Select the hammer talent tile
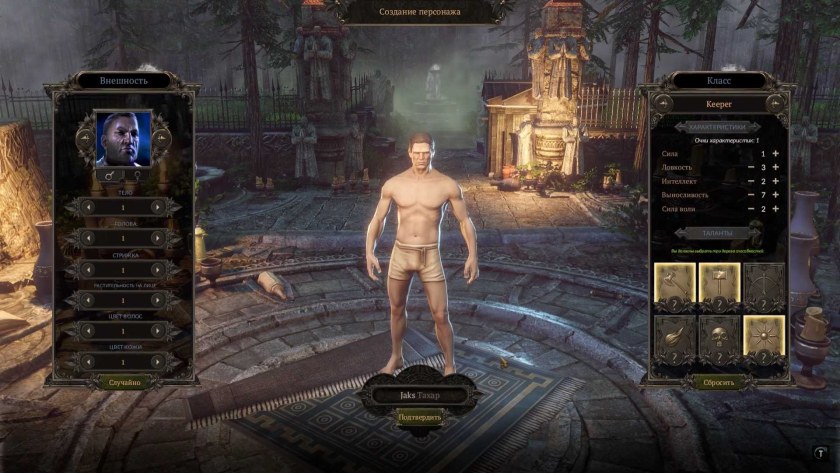This screenshot has width=840, height=473. tap(718, 284)
